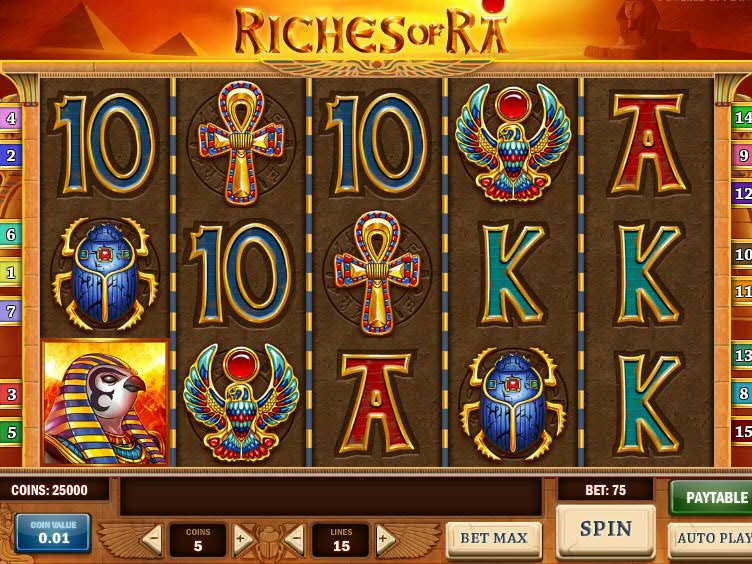Spin the reels
Image resolution: width=752 pixels, height=564 pixels.
pos(605,529)
